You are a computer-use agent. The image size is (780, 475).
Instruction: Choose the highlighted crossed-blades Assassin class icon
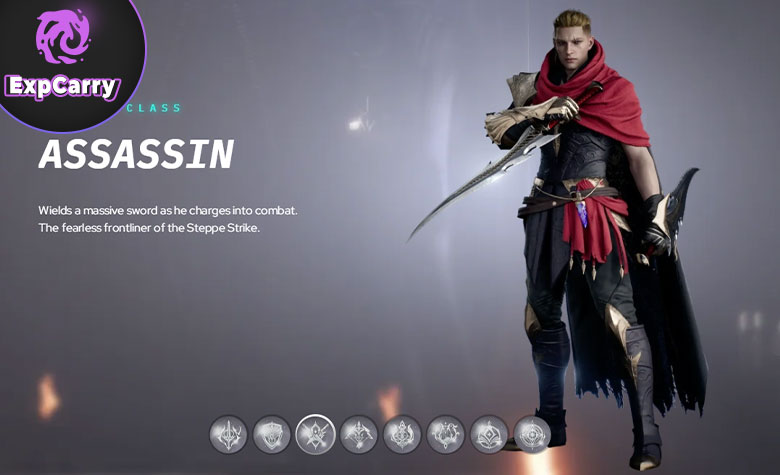click(x=315, y=434)
